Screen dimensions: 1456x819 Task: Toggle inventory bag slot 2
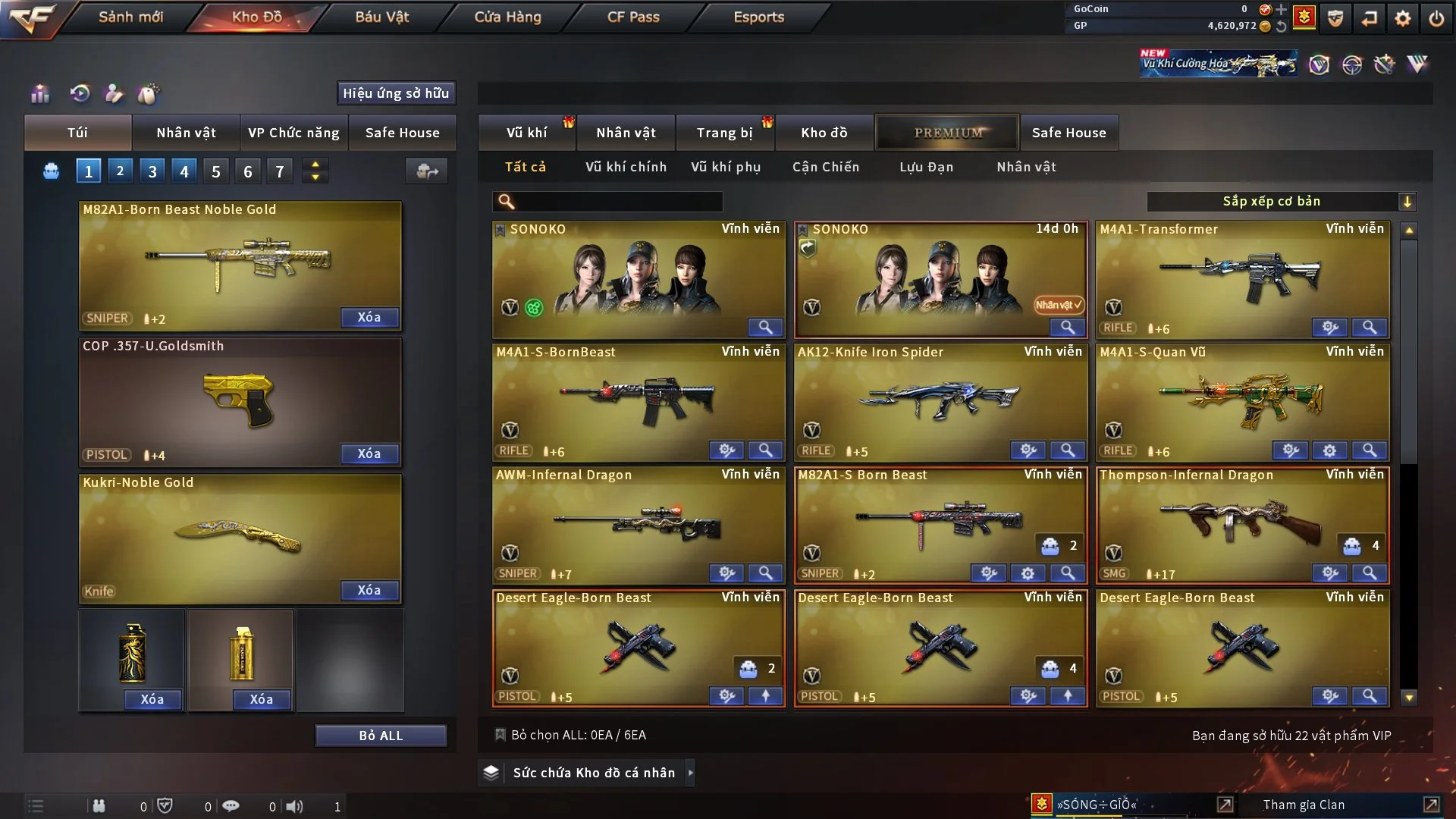coord(120,171)
